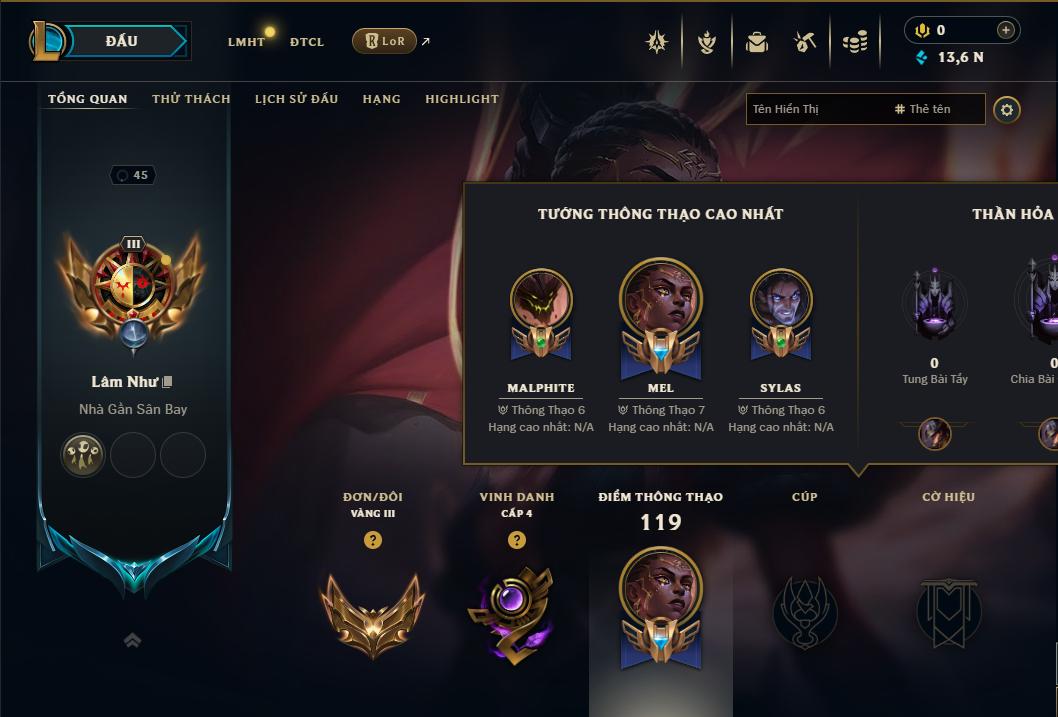Image resolution: width=1058 pixels, height=717 pixels.
Task: Open the LỊCH SỬ ĐẤU tab
Action: (296, 99)
